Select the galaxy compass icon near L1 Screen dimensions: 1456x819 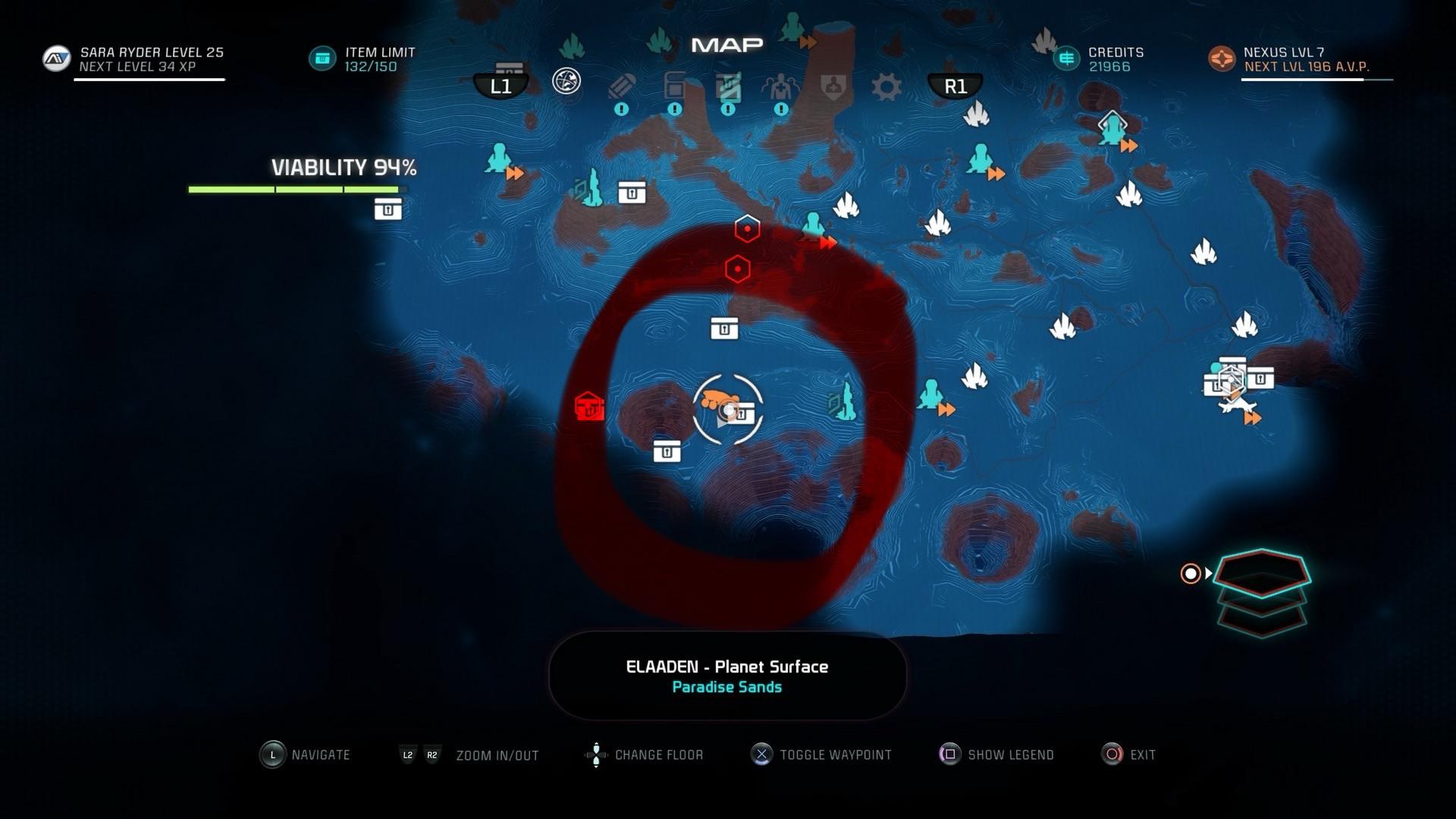565,79
